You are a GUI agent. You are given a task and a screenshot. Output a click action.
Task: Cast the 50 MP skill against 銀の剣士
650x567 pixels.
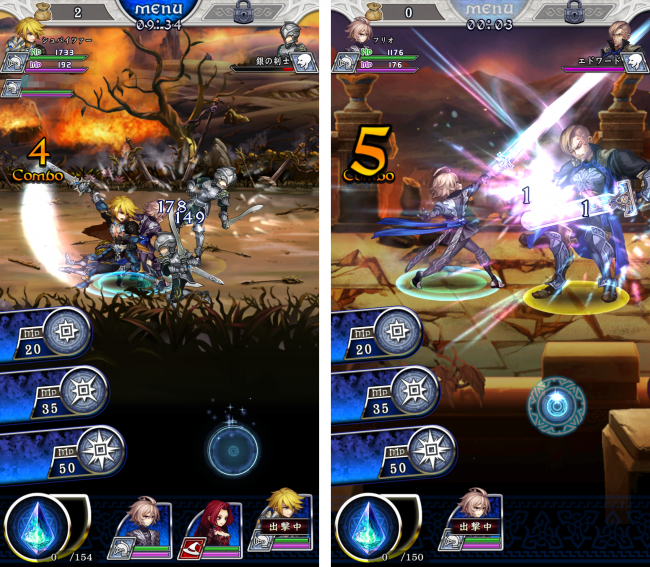point(58,453)
